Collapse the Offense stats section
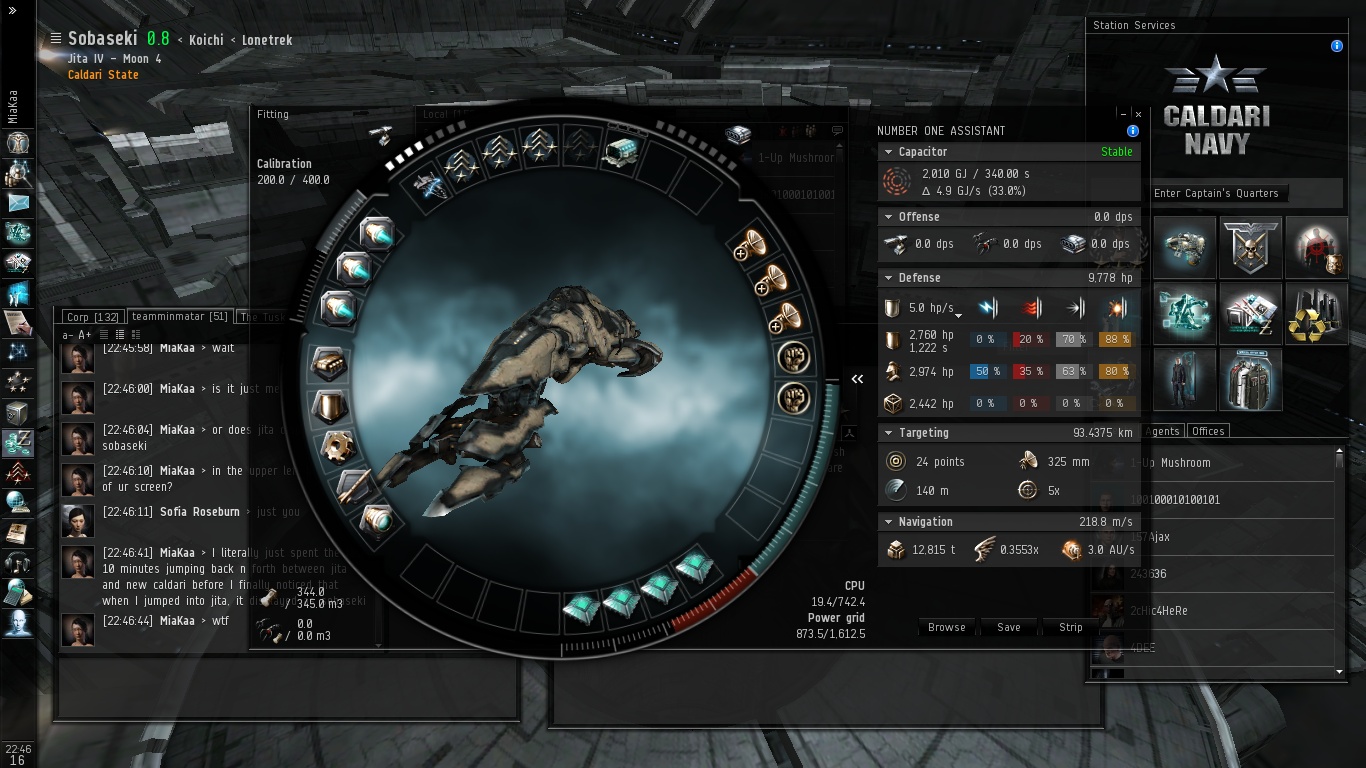1366x768 pixels. tap(887, 217)
